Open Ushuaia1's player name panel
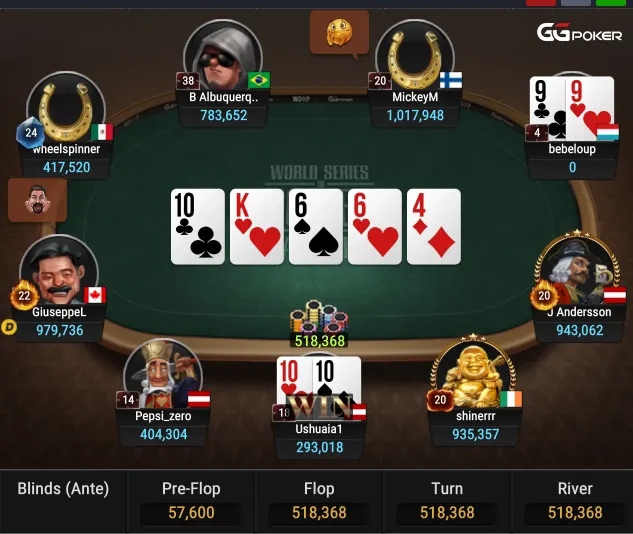The width and height of the screenshot is (633, 534). click(x=320, y=438)
